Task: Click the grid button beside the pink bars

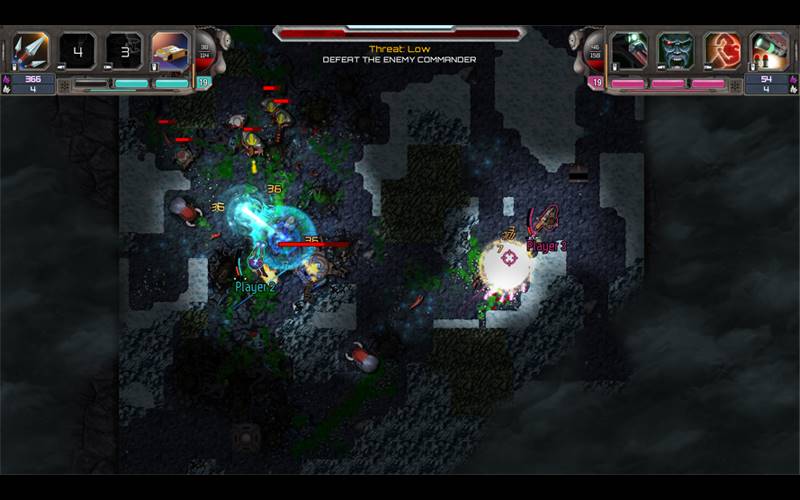Action: click(x=735, y=85)
